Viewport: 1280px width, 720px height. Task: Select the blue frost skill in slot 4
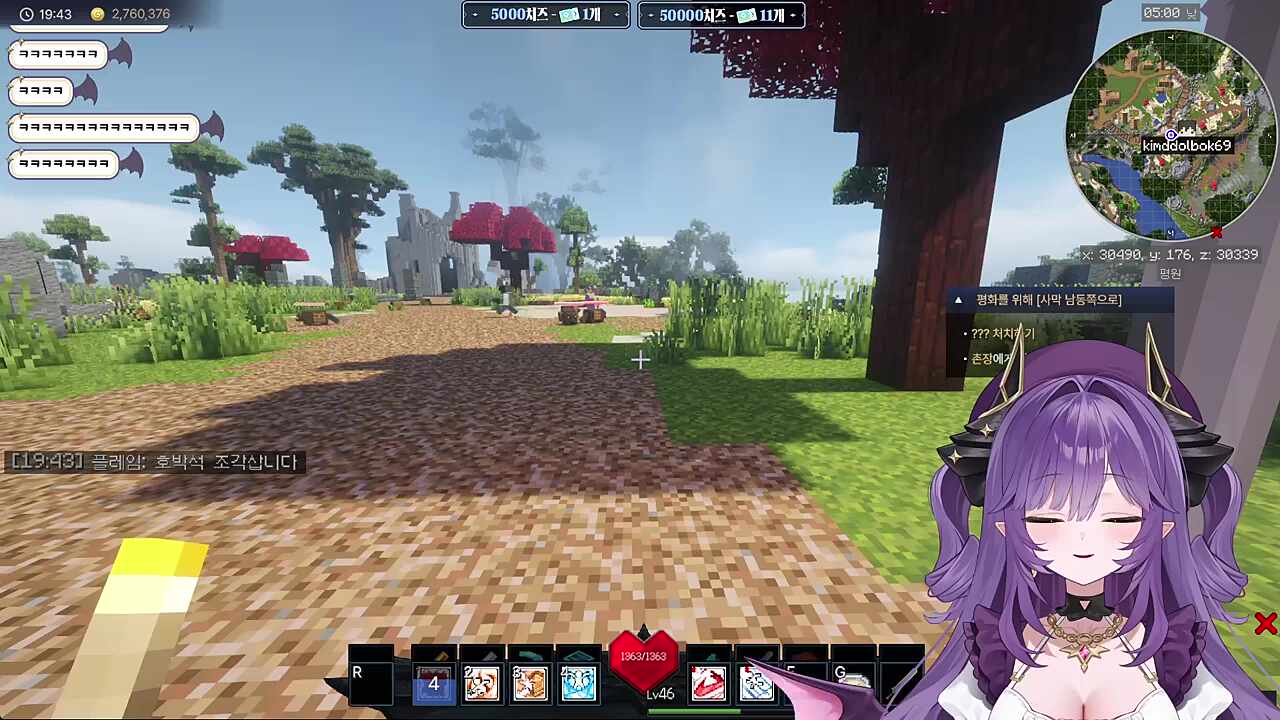click(x=578, y=683)
